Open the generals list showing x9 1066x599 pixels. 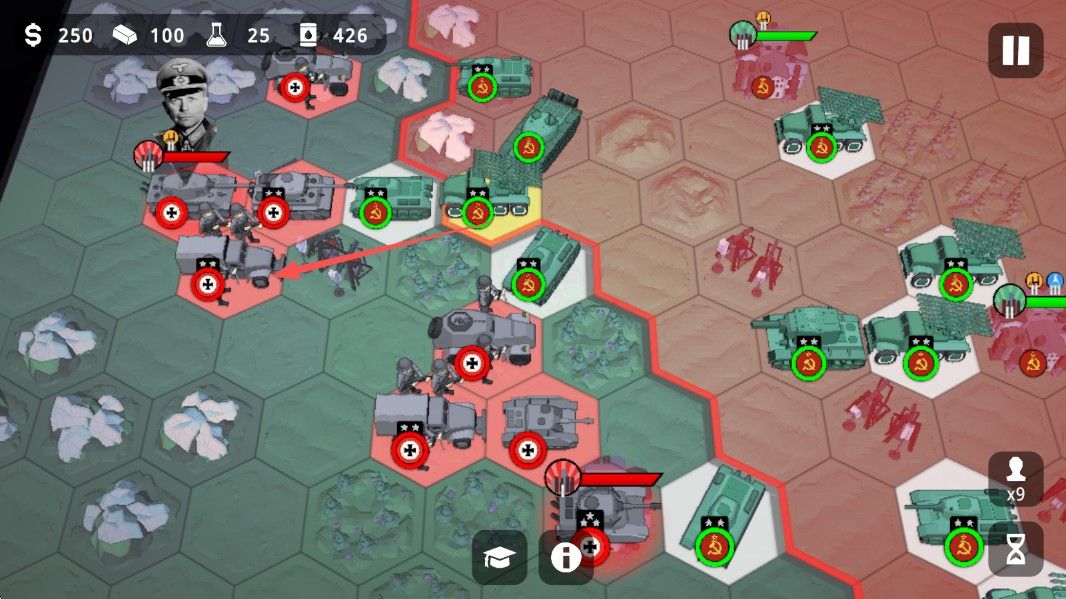pos(1015,478)
